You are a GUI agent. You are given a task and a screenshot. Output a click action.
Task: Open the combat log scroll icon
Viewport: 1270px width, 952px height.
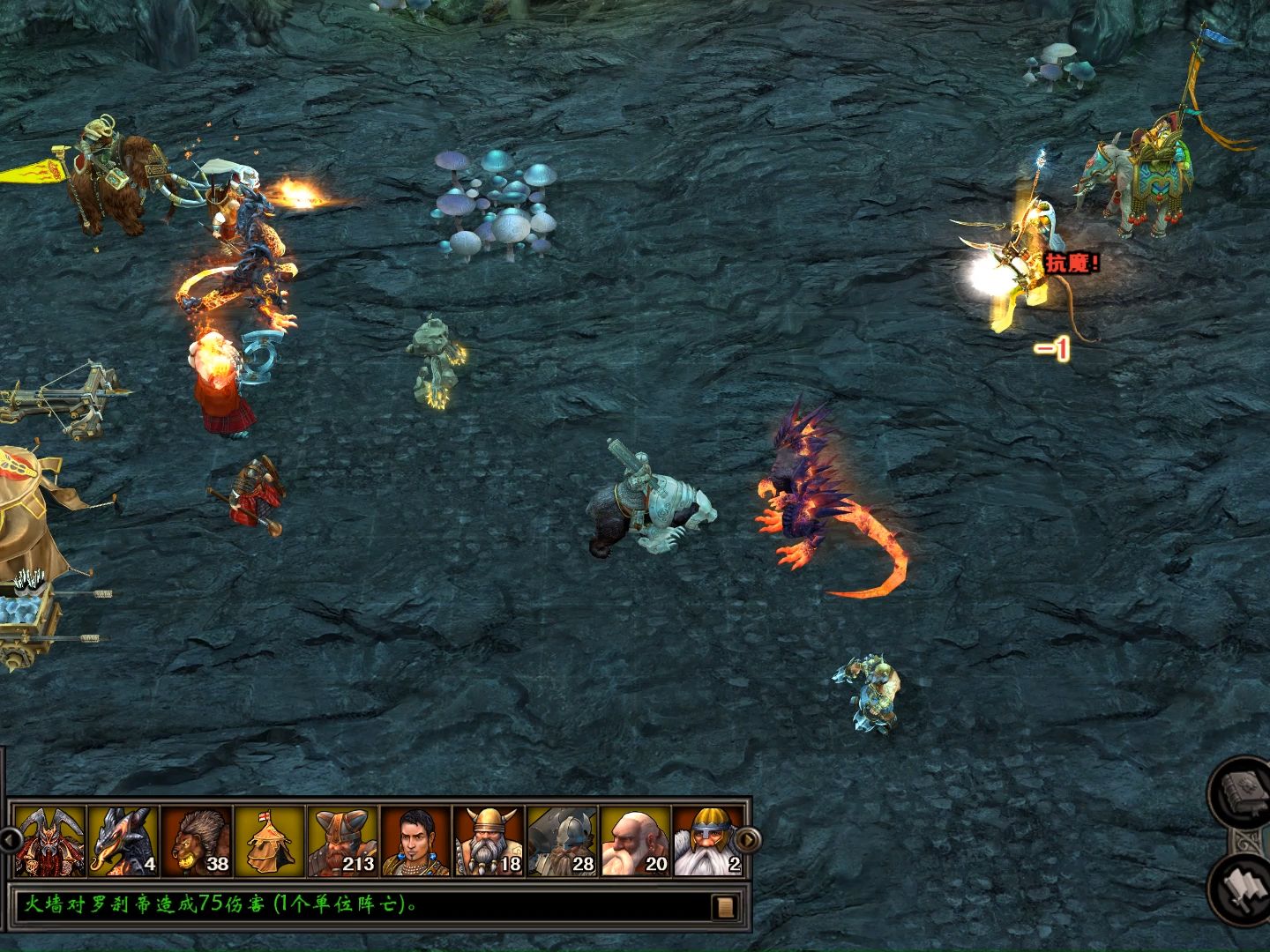(726, 906)
